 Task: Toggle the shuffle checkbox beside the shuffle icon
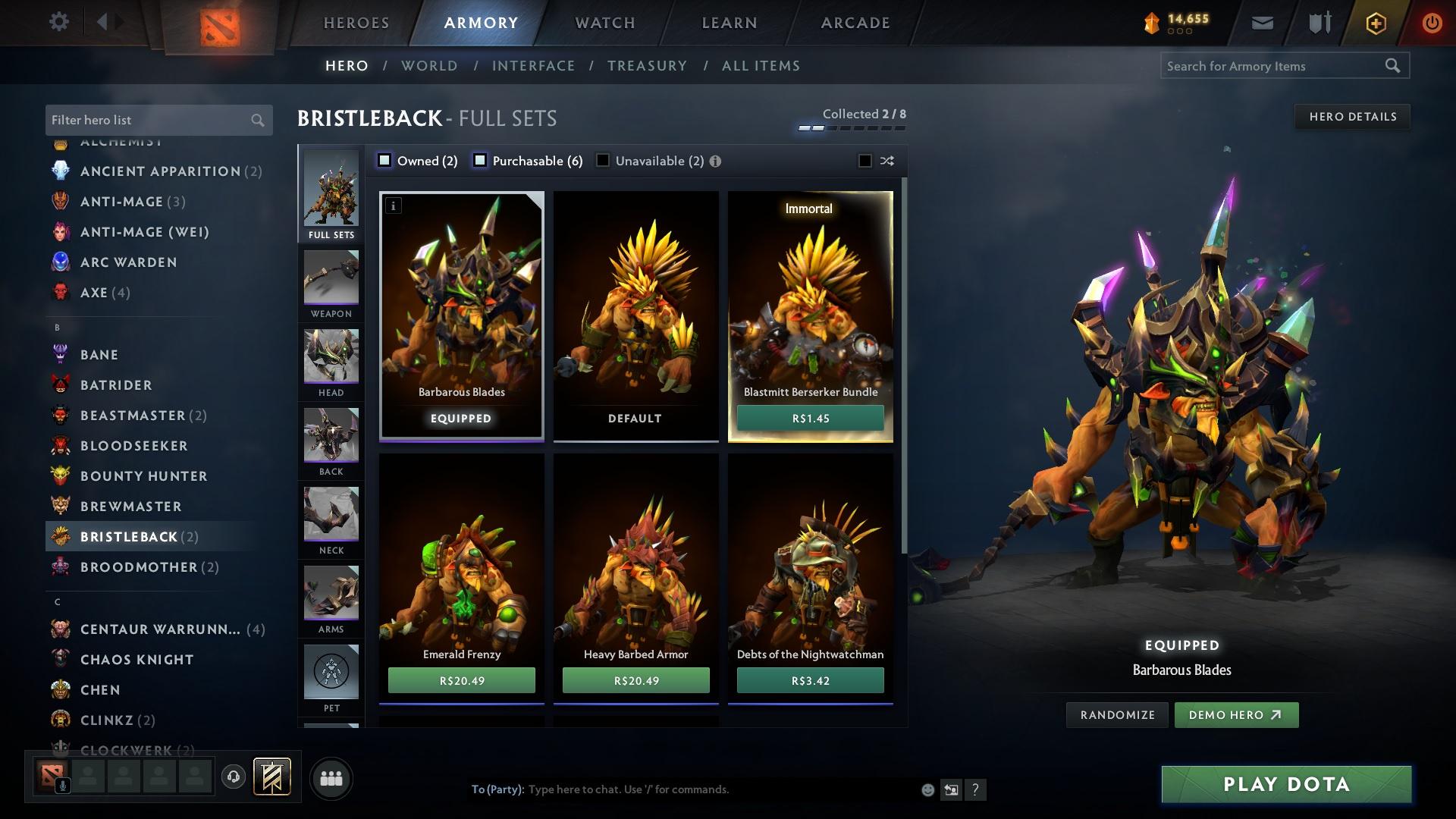(863, 161)
